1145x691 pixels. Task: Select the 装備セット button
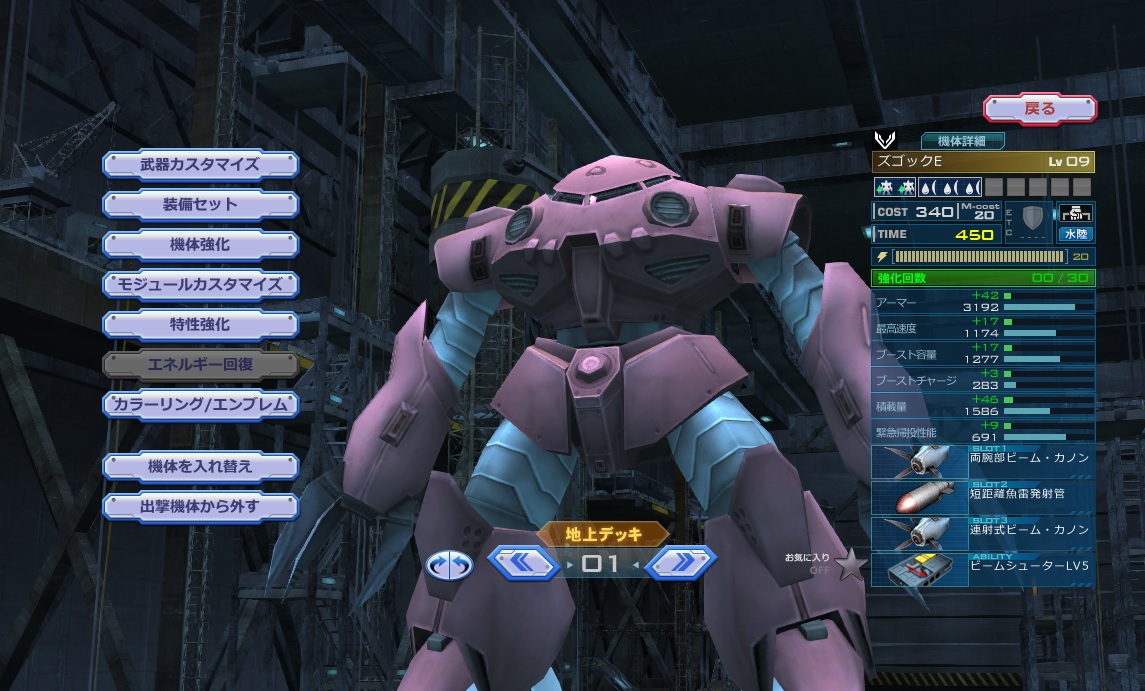click(200, 204)
